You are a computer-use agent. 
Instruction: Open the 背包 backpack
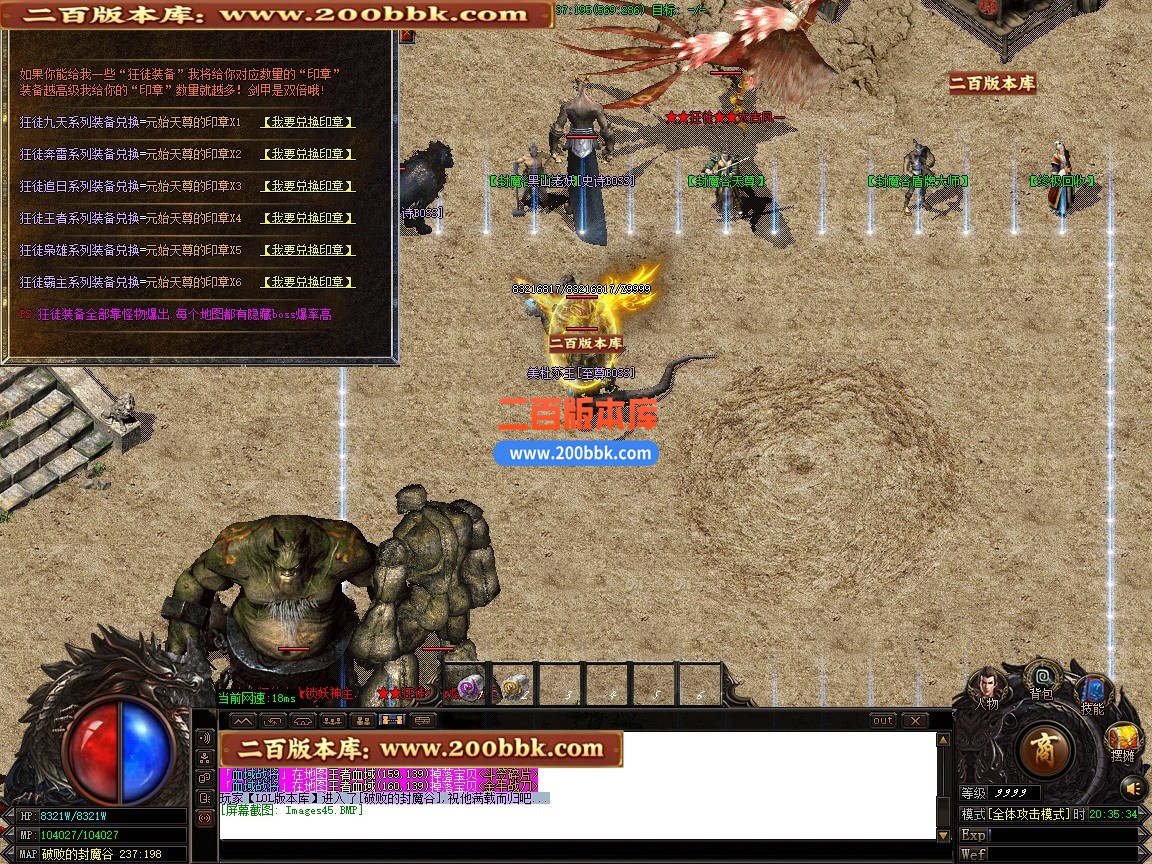(x=1042, y=678)
